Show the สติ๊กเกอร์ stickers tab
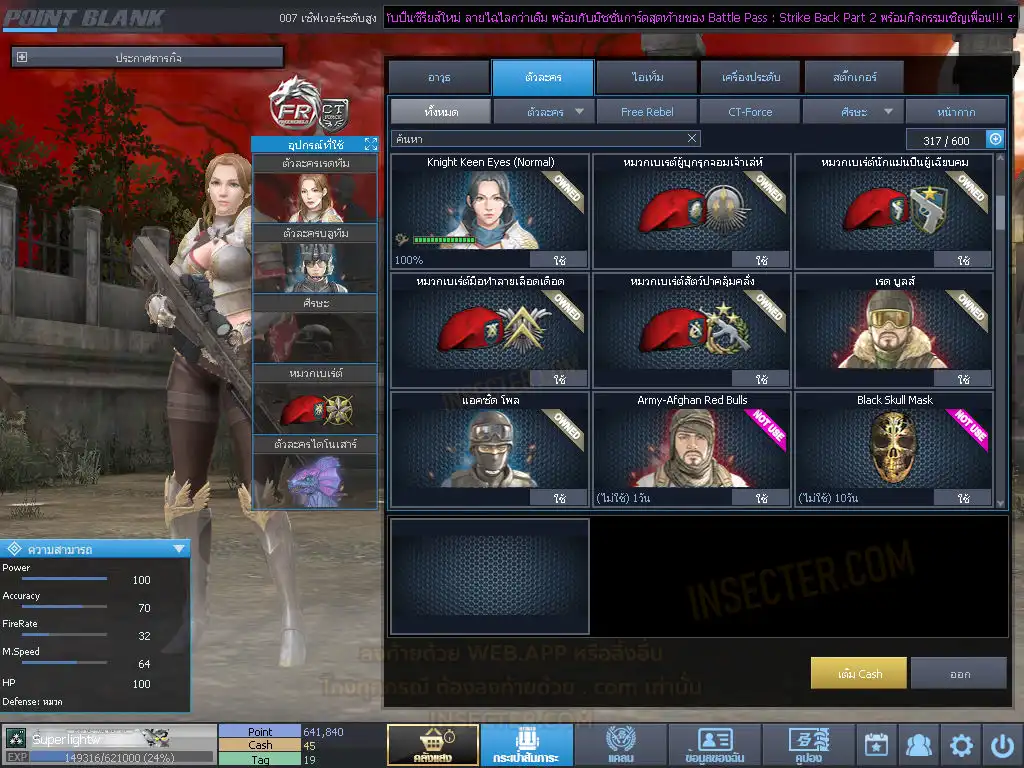This screenshot has width=1024, height=768. [854, 77]
